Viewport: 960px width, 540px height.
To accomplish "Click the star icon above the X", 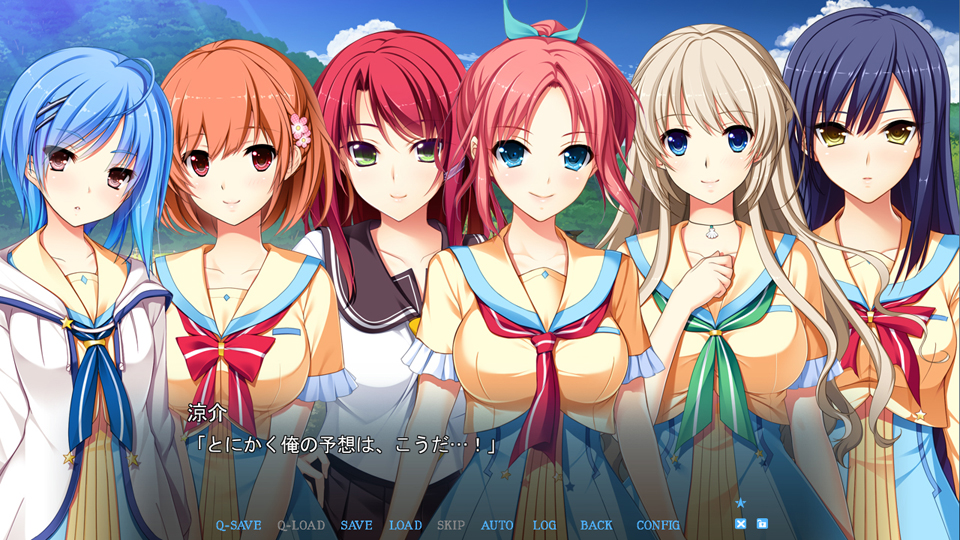I will (741, 503).
